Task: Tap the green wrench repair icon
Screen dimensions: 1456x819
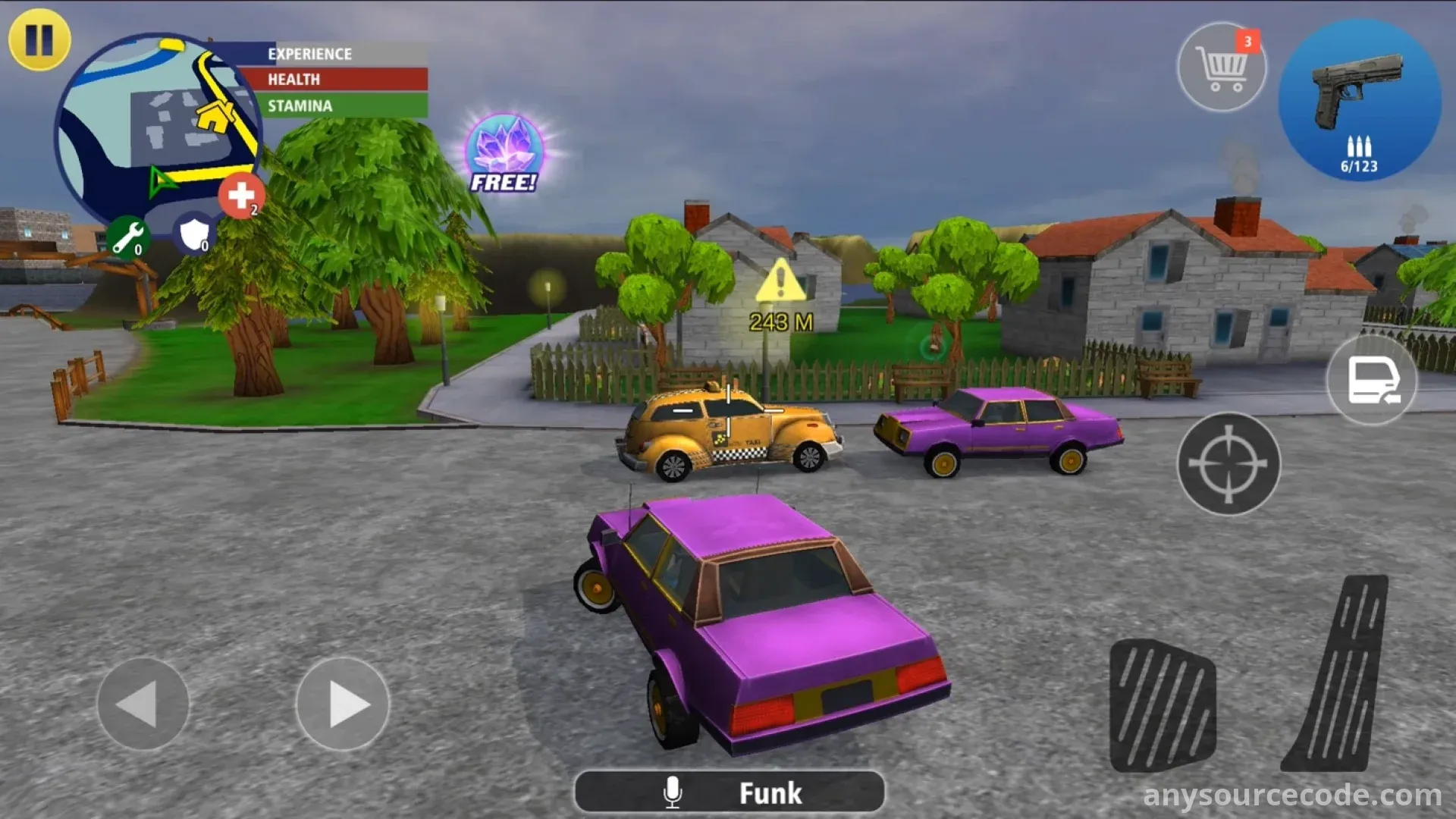Action: coord(127,238)
